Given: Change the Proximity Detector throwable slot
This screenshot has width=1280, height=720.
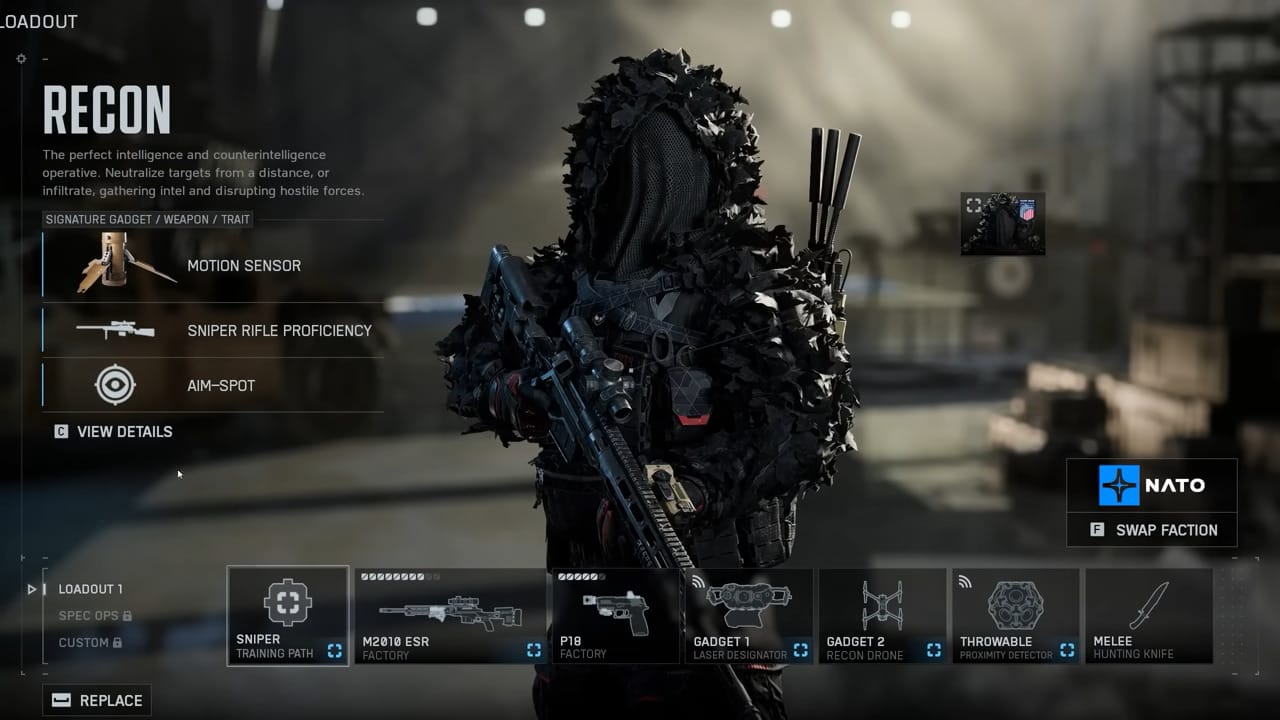Looking at the screenshot, I should [1015, 616].
